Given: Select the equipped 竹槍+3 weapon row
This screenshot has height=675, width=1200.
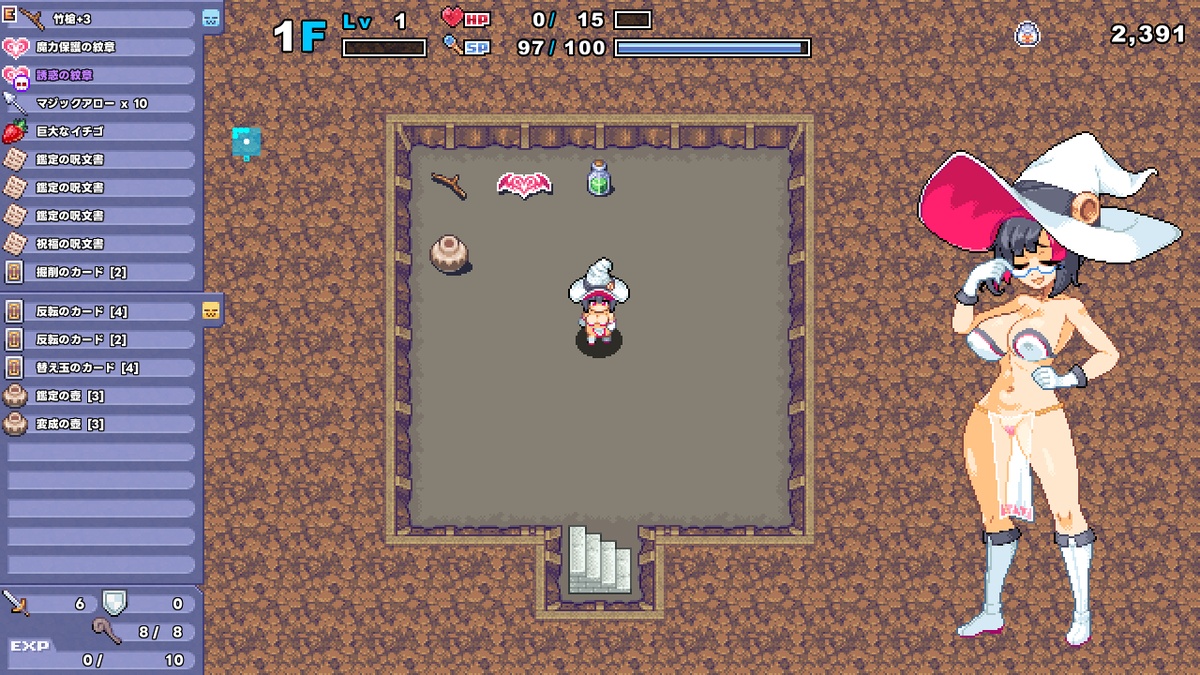Looking at the screenshot, I should click(x=100, y=19).
